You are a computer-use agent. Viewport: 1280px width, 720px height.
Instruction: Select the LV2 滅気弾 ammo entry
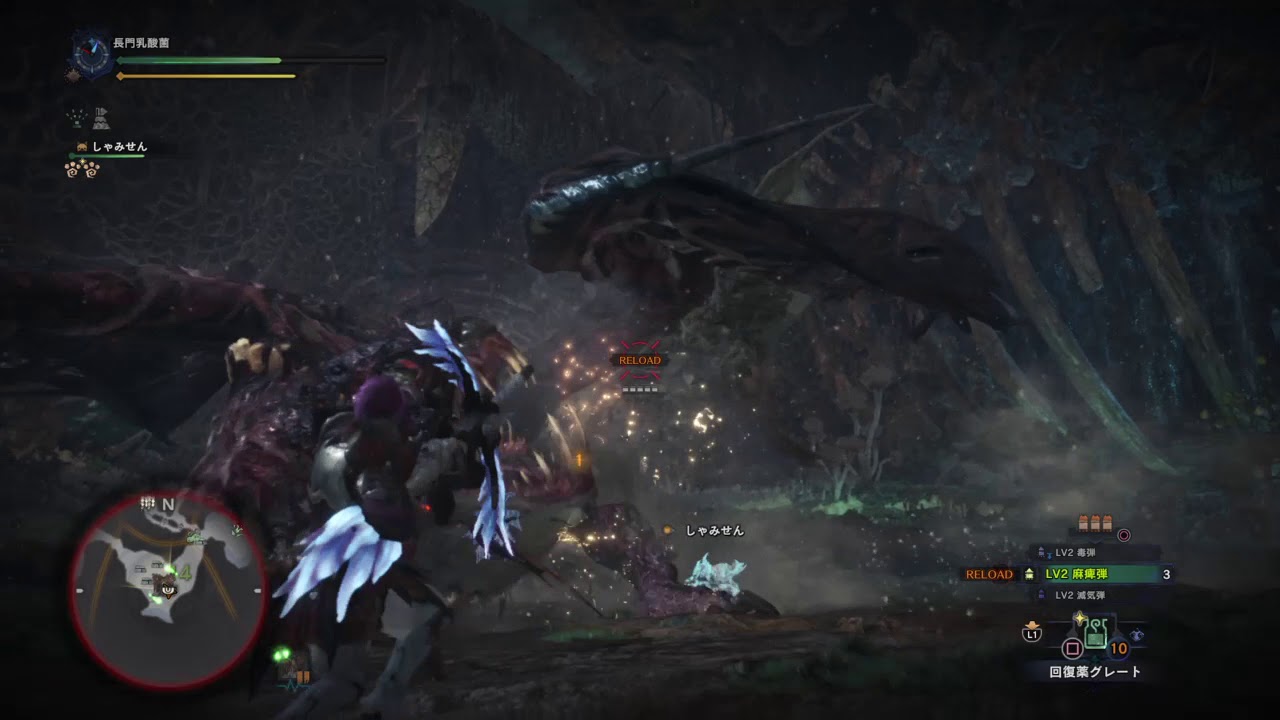pos(1082,594)
